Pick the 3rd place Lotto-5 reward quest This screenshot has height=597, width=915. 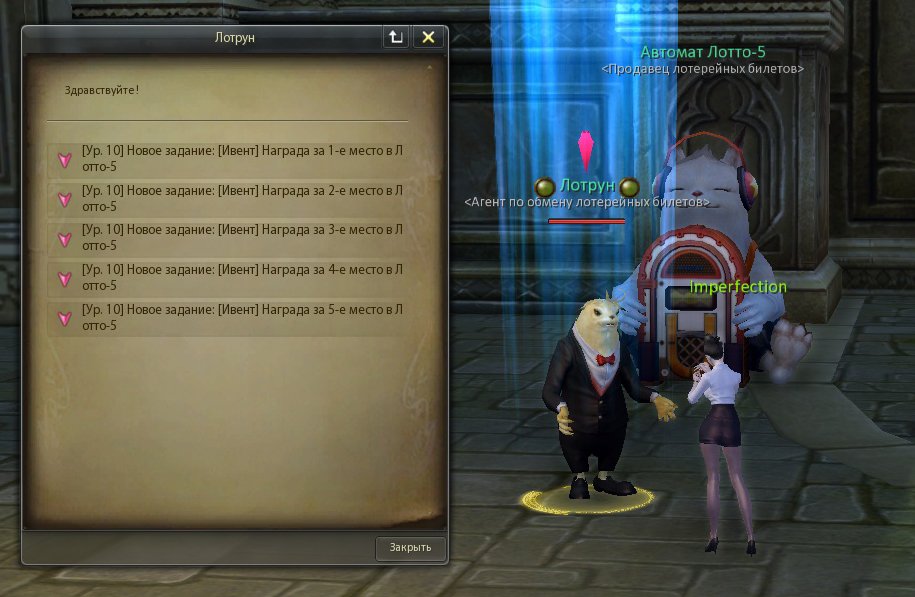point(240,238)
